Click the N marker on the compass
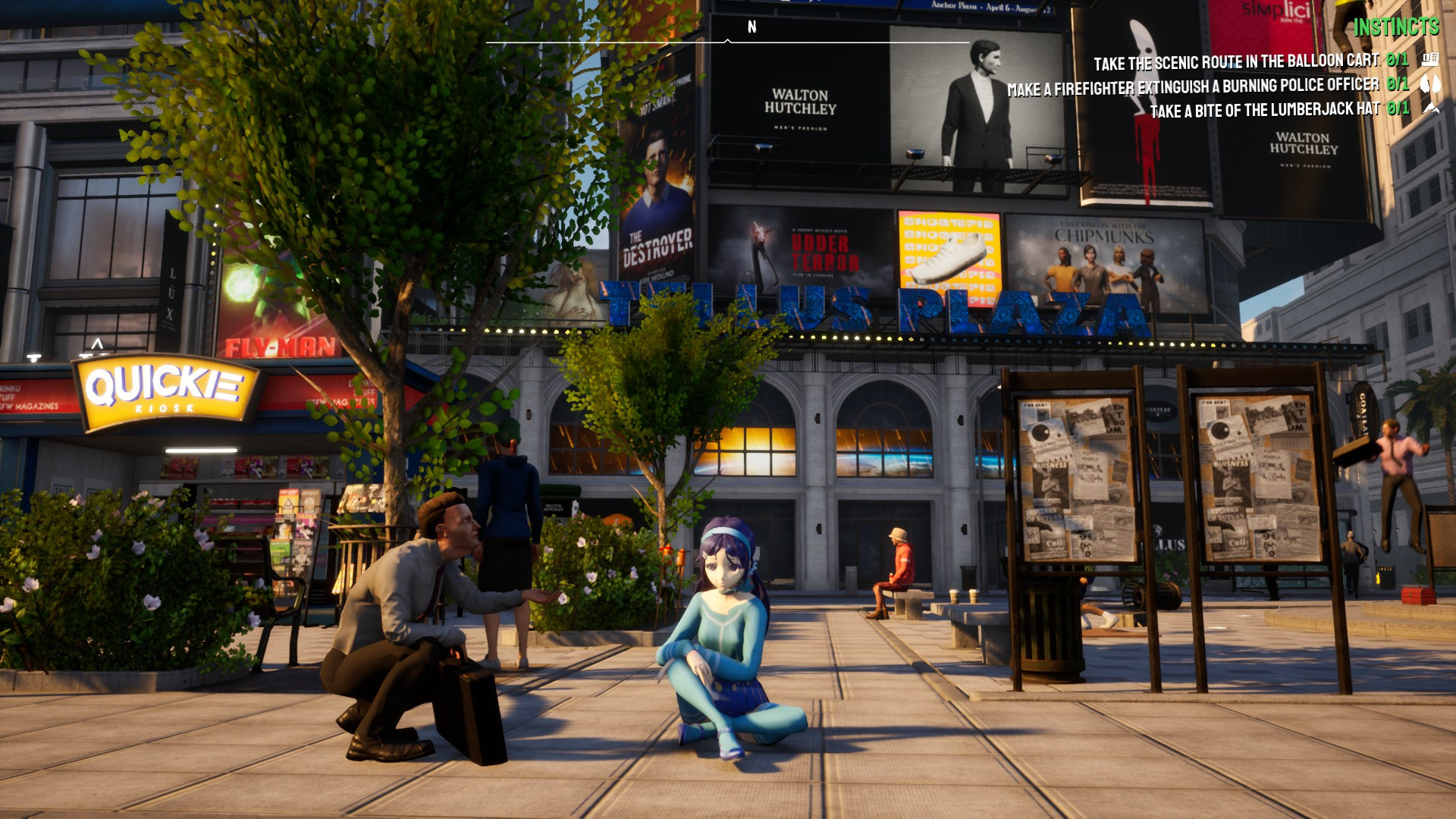1456x819 pixels. 752,25
